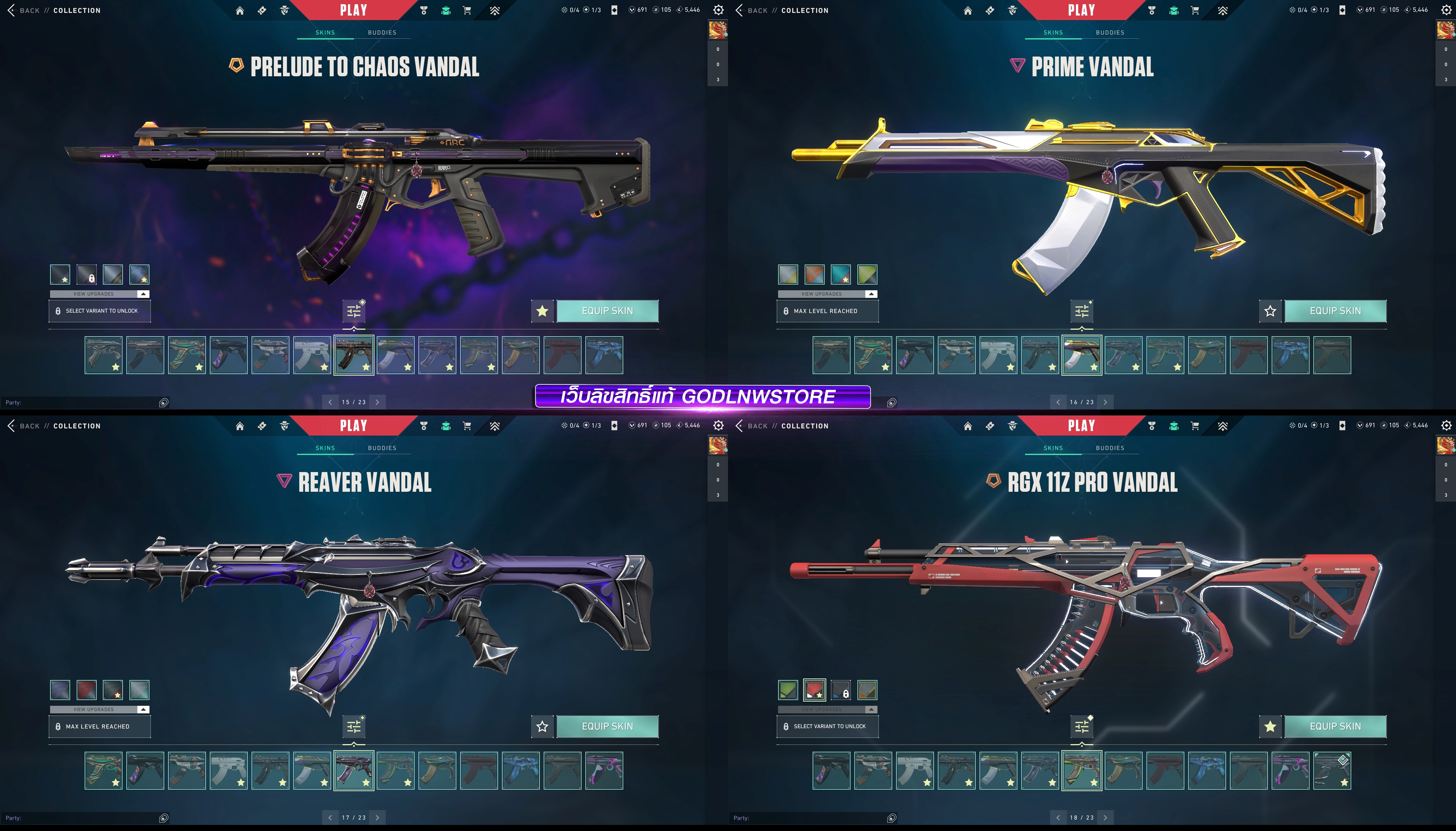Choose the green variant swatch of RGX 11Z Pro

(x=788, y=690)
